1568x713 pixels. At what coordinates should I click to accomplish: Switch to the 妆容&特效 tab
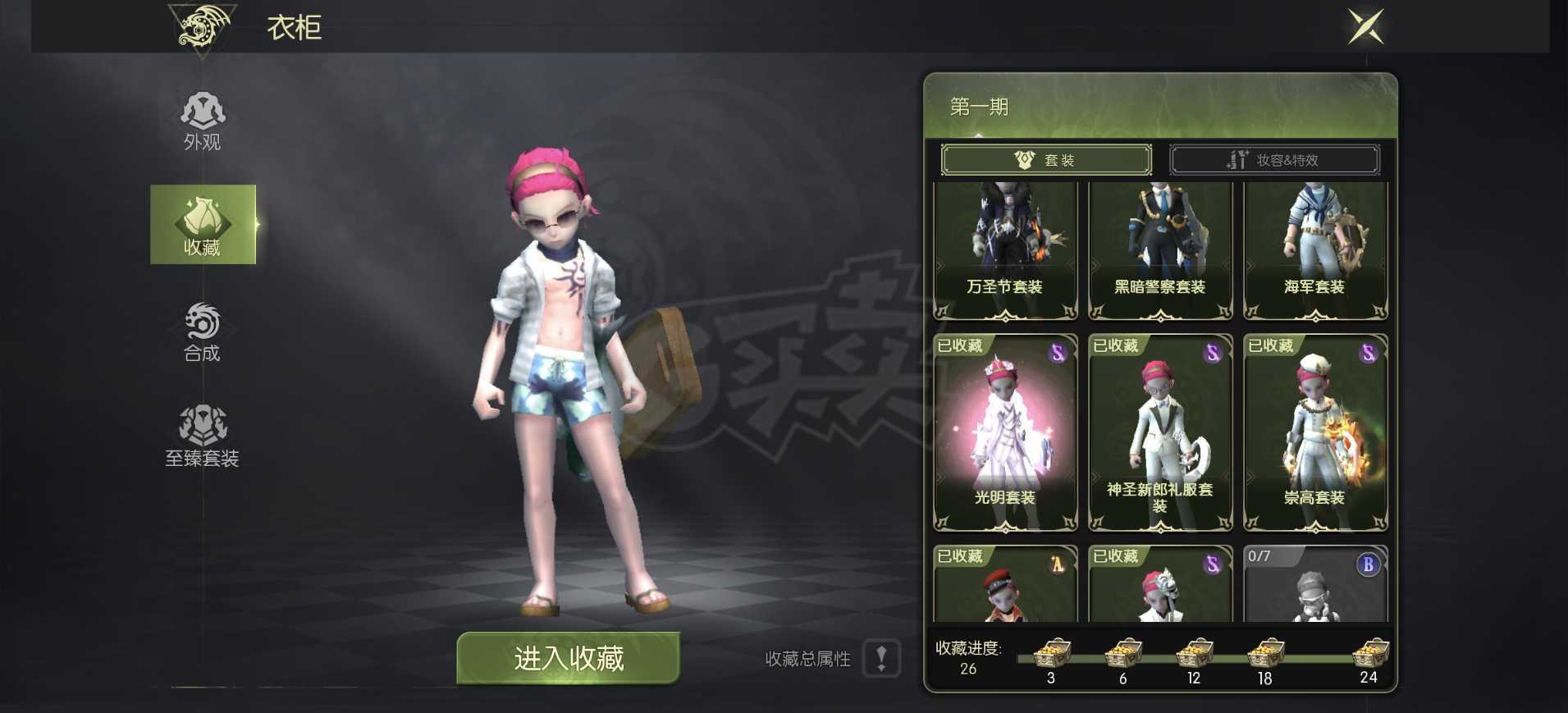click(x=1274, y=160)
